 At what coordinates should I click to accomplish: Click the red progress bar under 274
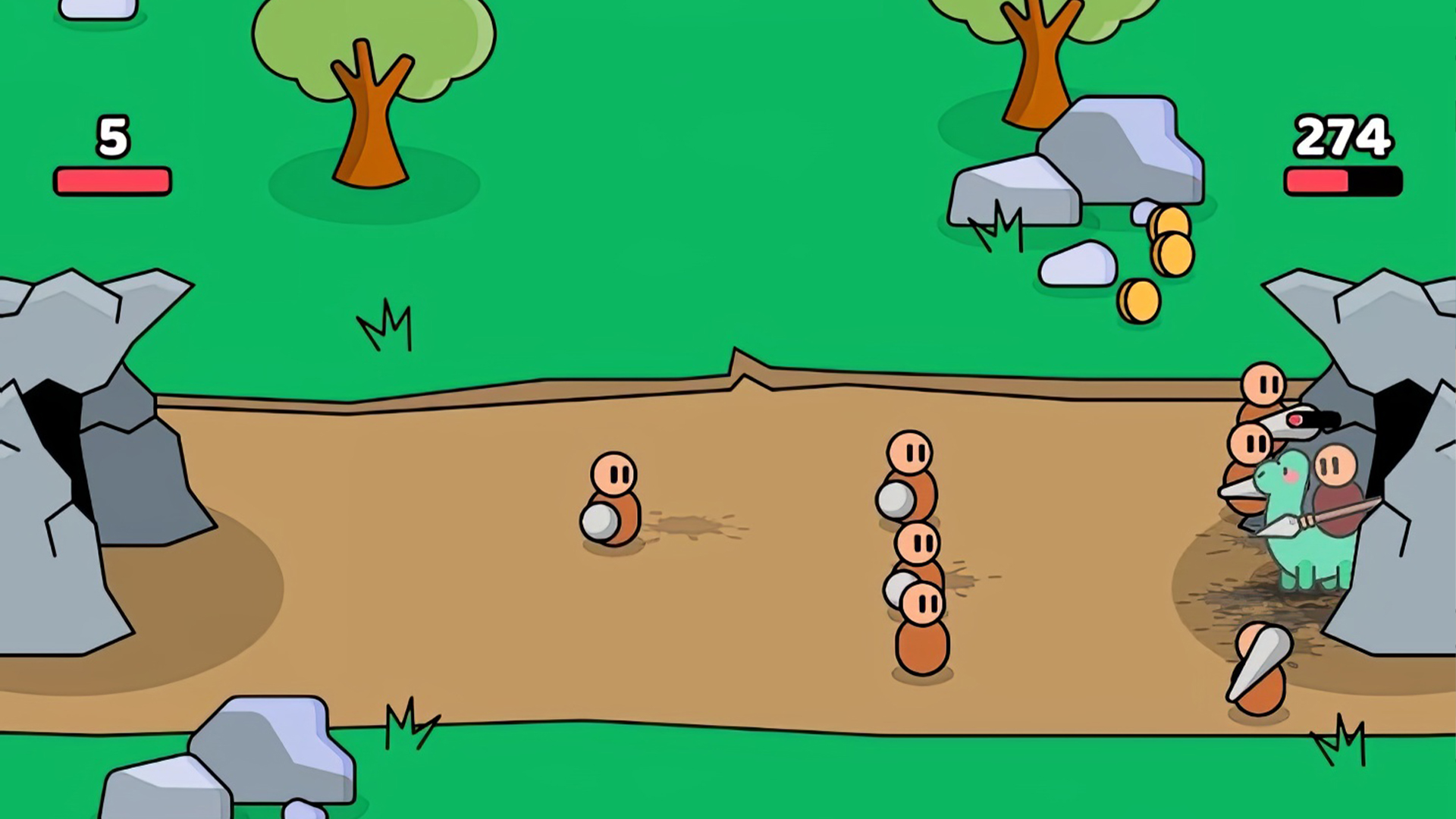(1319, 180)
